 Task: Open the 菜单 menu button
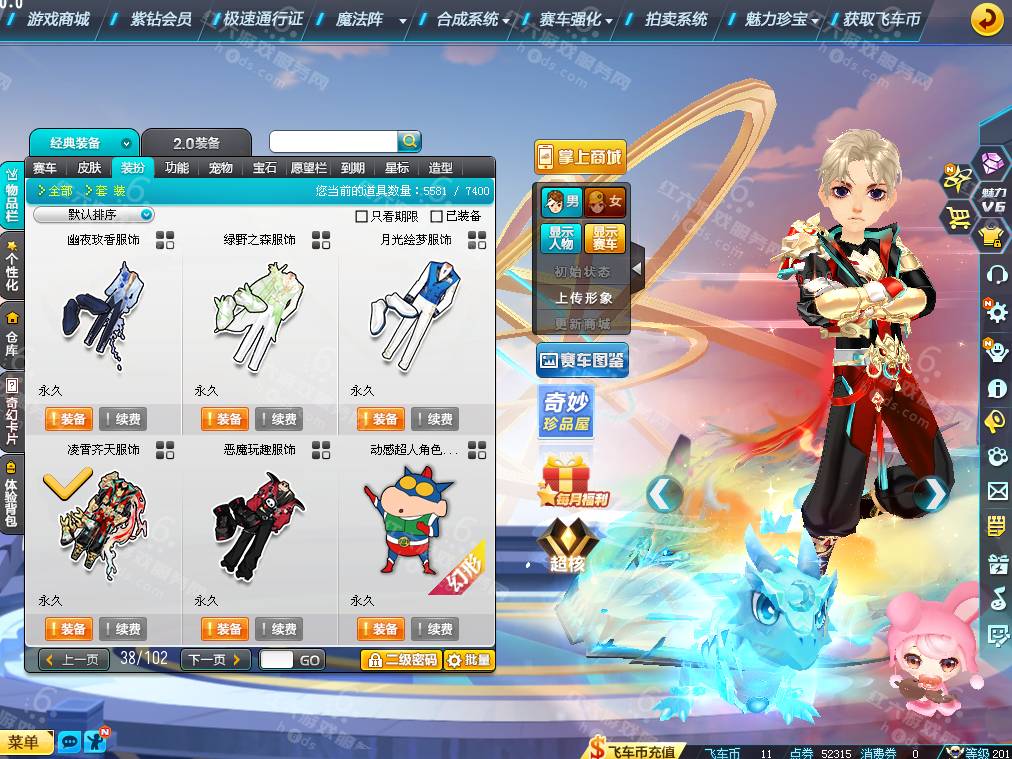[x=24, y=742]
